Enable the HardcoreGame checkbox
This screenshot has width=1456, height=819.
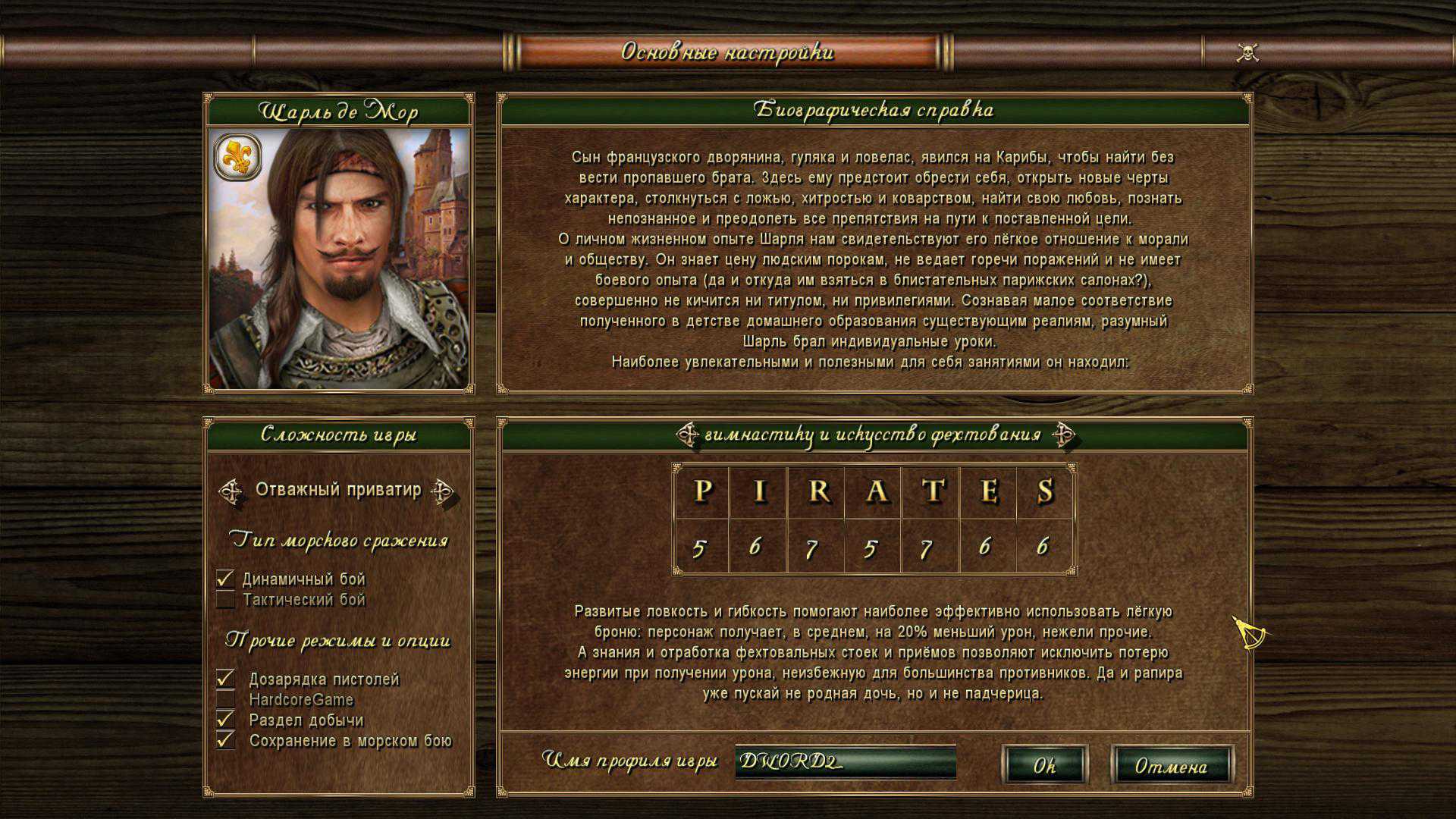[x=225, y=699]
